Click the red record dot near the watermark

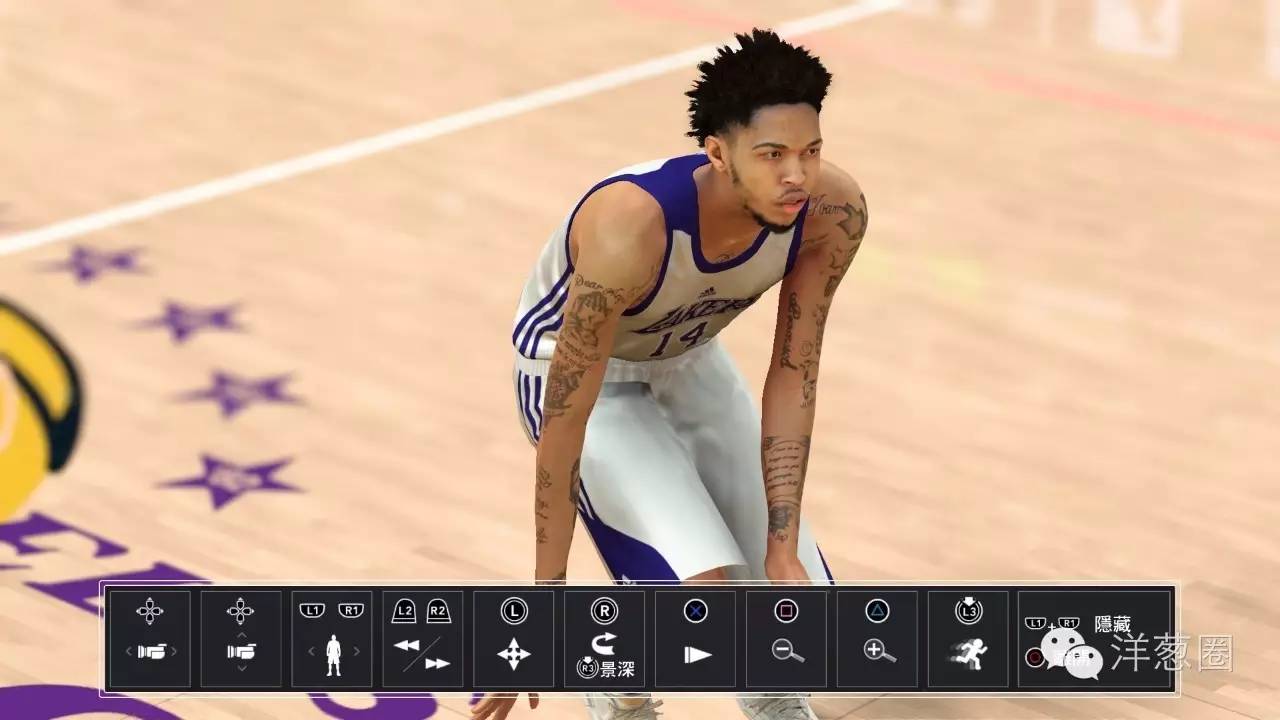point(1035,657)
